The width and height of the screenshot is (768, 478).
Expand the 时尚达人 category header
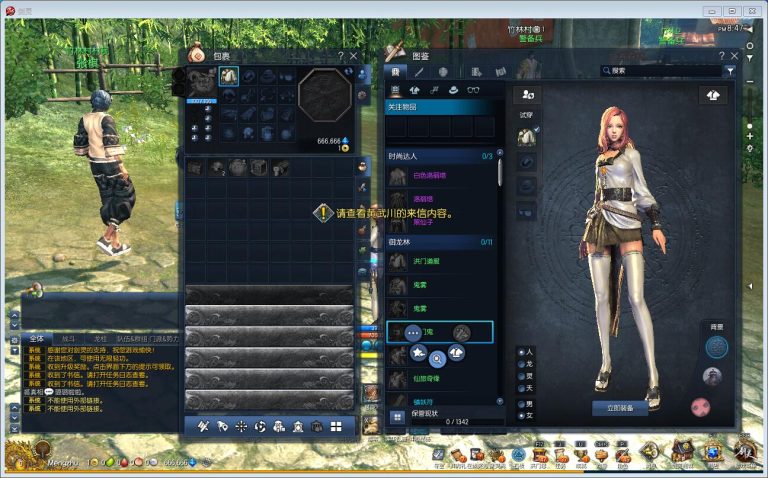(x=440, y=156)
